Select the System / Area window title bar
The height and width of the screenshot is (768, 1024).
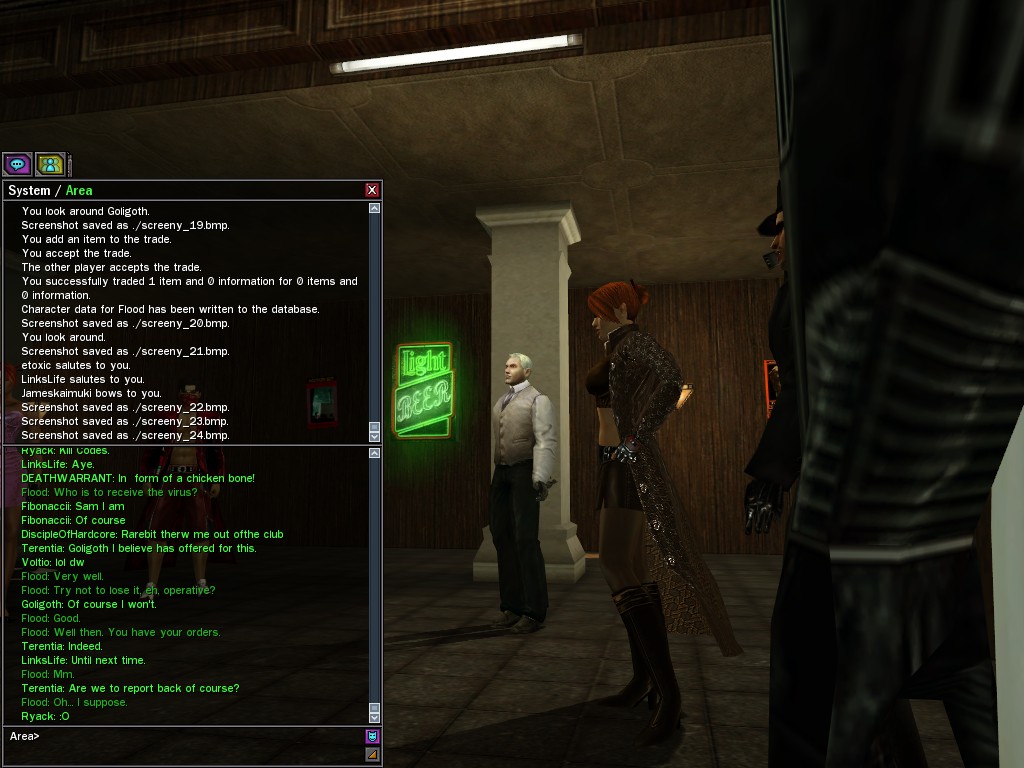click(180, 190)
